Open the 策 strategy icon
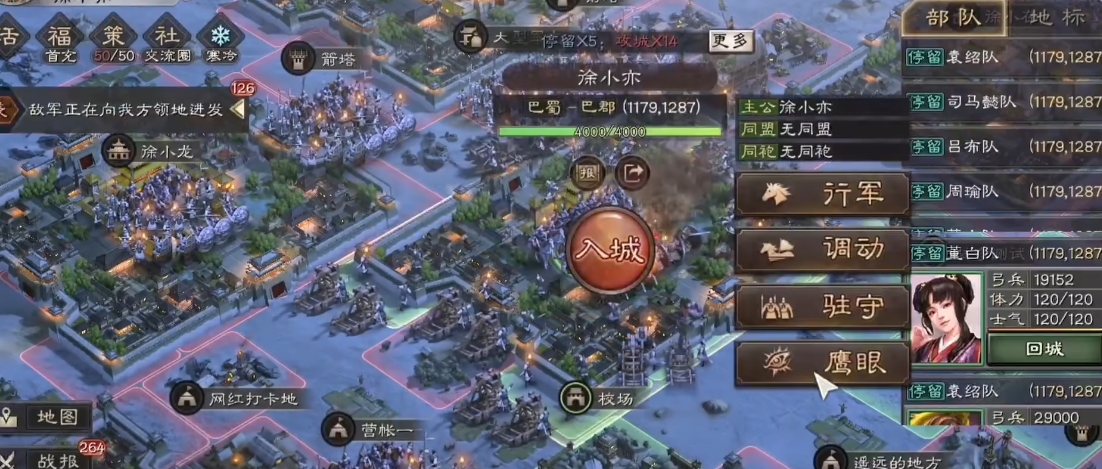The height and width of the screenshot is (469, 1102). point(112,38)
